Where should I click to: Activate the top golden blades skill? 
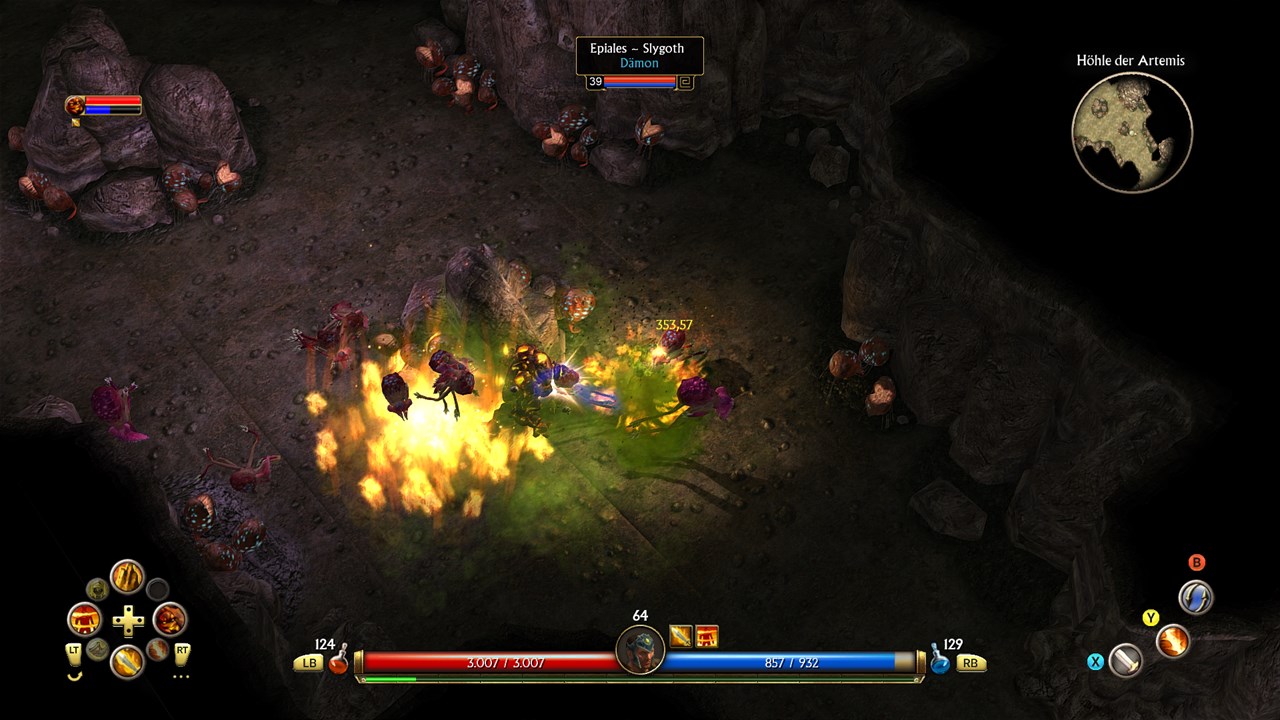(127, 577)
